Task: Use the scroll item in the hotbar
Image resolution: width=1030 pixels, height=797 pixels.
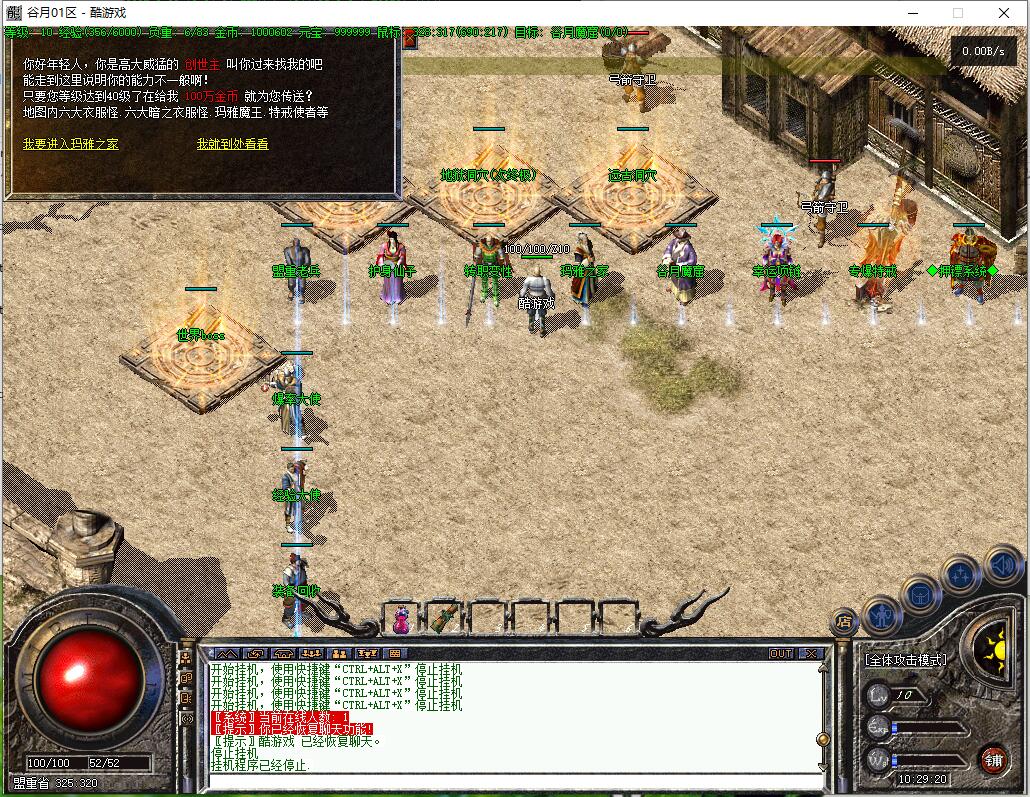Action: (x=444, y=618)
